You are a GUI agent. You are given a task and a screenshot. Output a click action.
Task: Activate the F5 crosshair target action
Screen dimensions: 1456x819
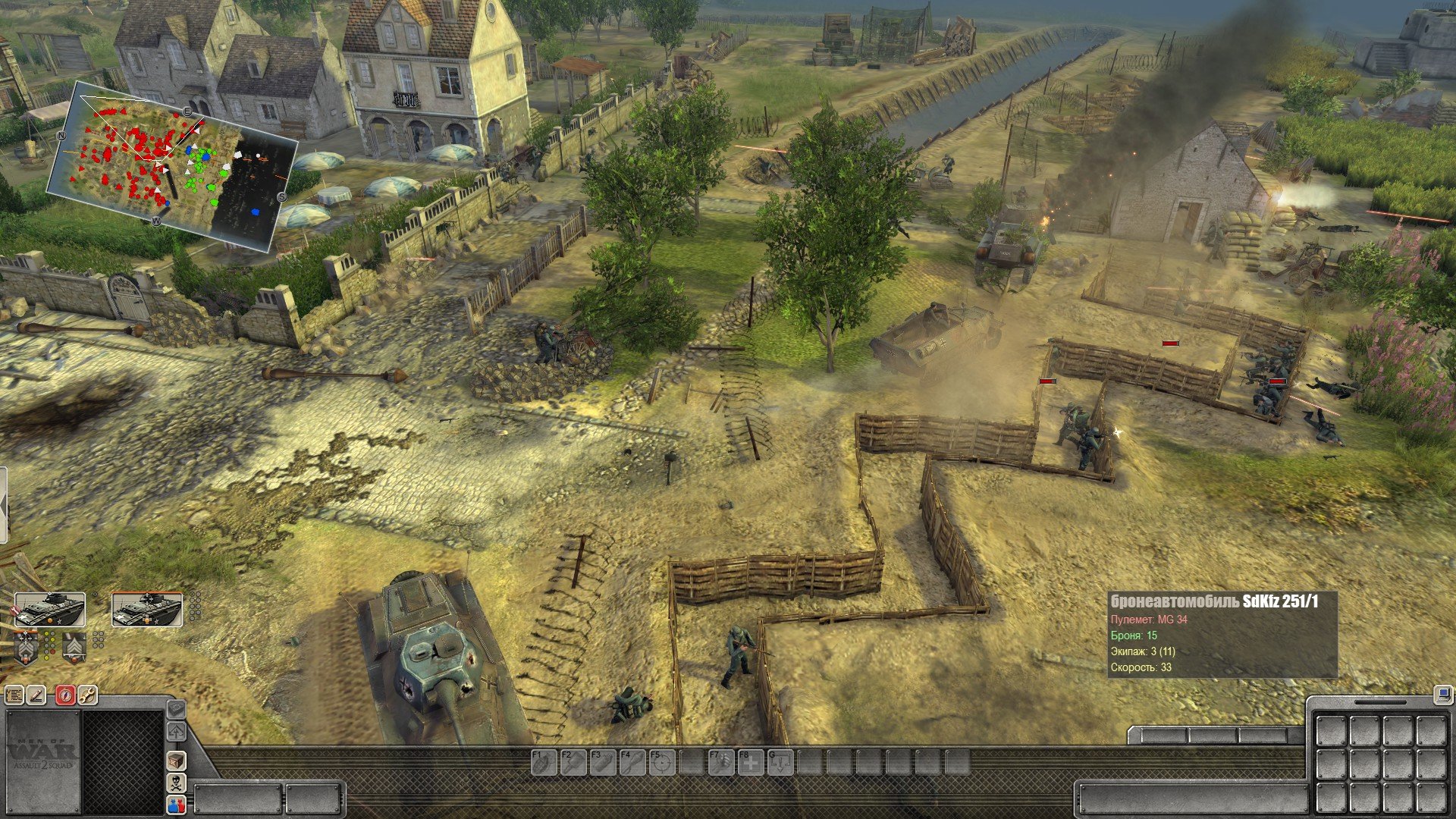(x=661, y=762)
